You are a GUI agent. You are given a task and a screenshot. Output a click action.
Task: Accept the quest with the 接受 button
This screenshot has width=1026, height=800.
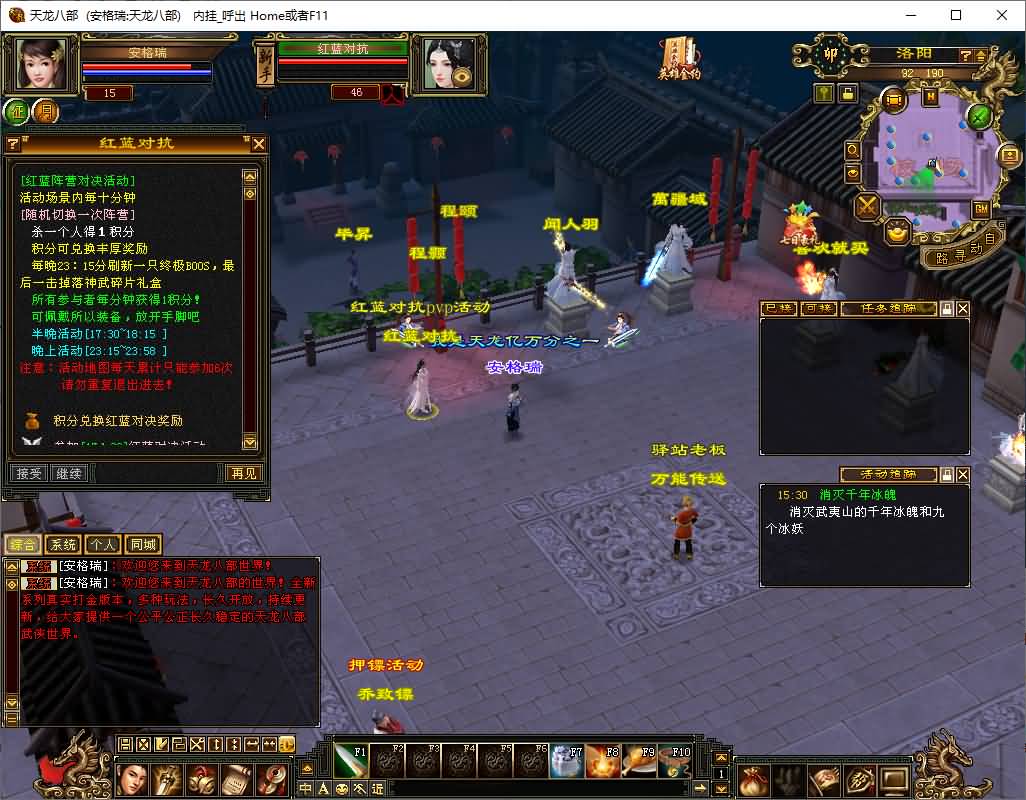point(28,473)
